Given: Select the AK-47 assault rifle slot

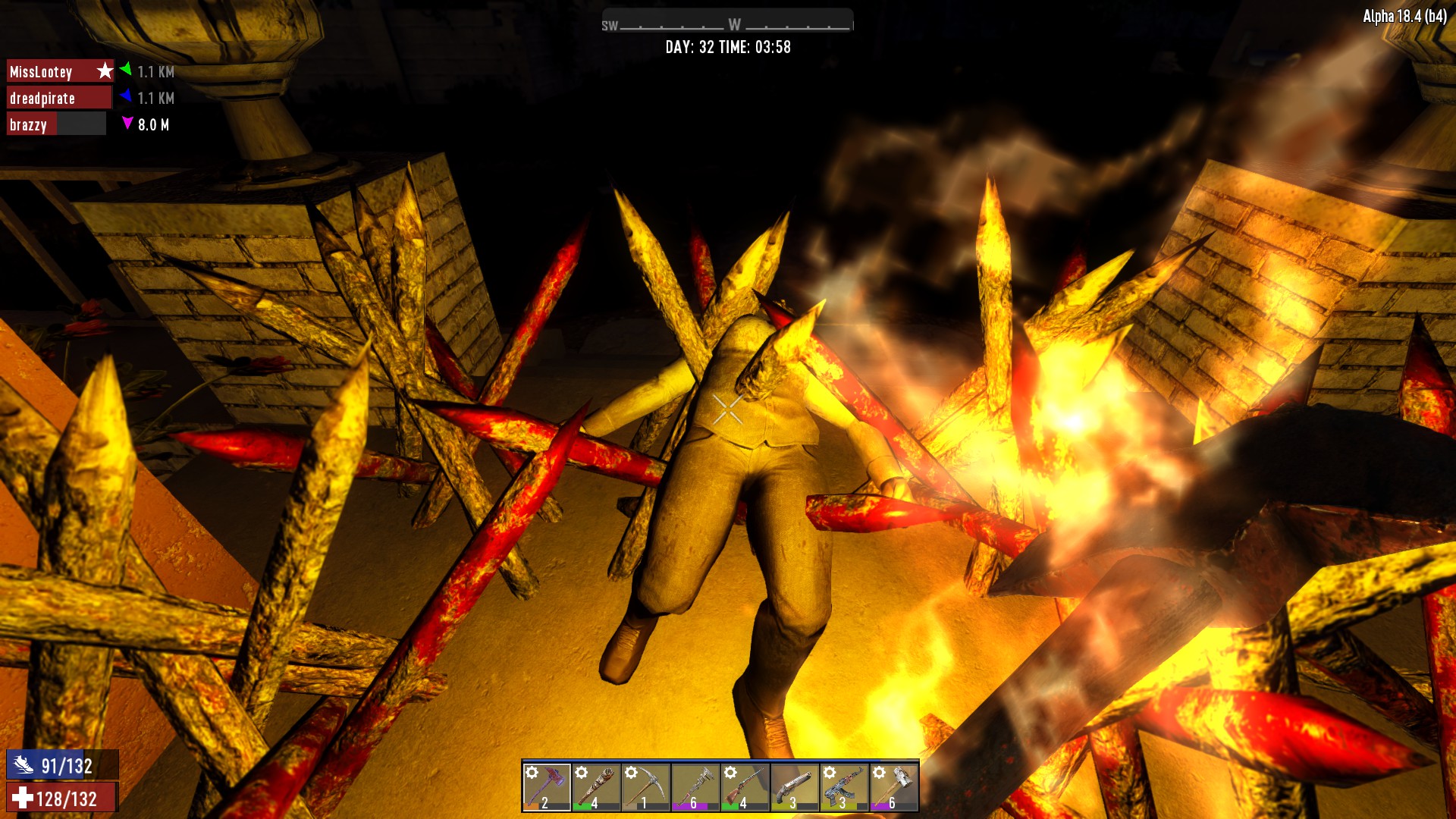Looking at the screenshot, I should (843, 787).
